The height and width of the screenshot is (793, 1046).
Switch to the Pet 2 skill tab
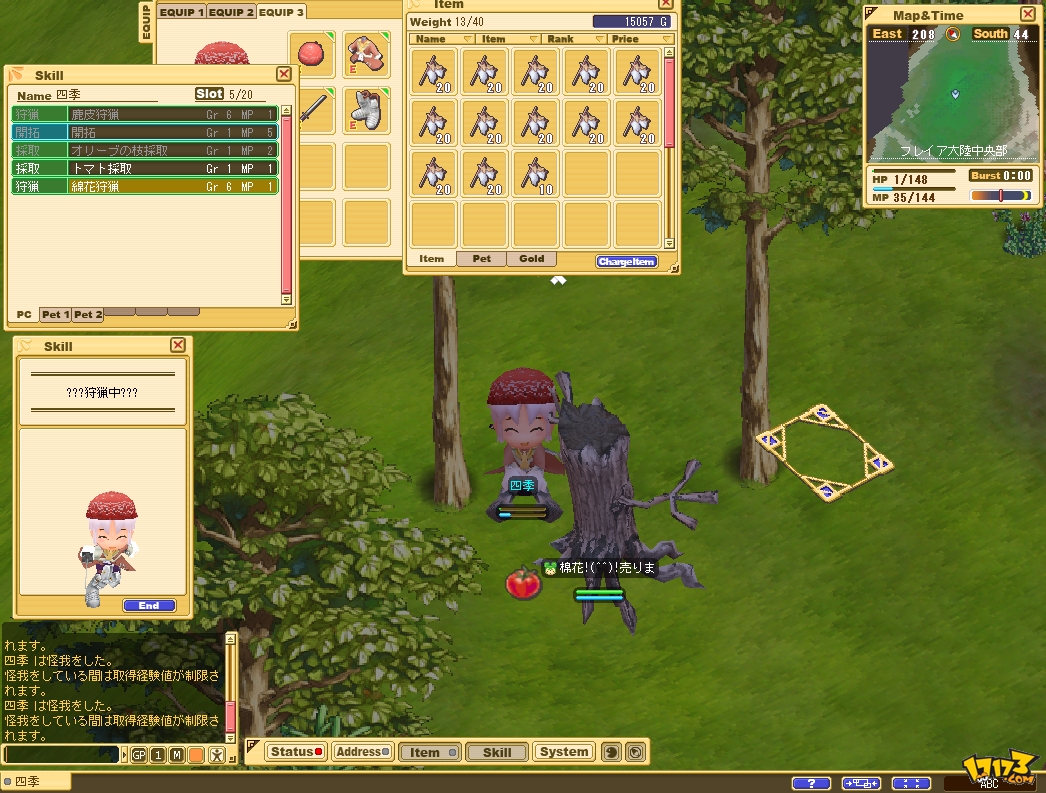tap(87, 315)
